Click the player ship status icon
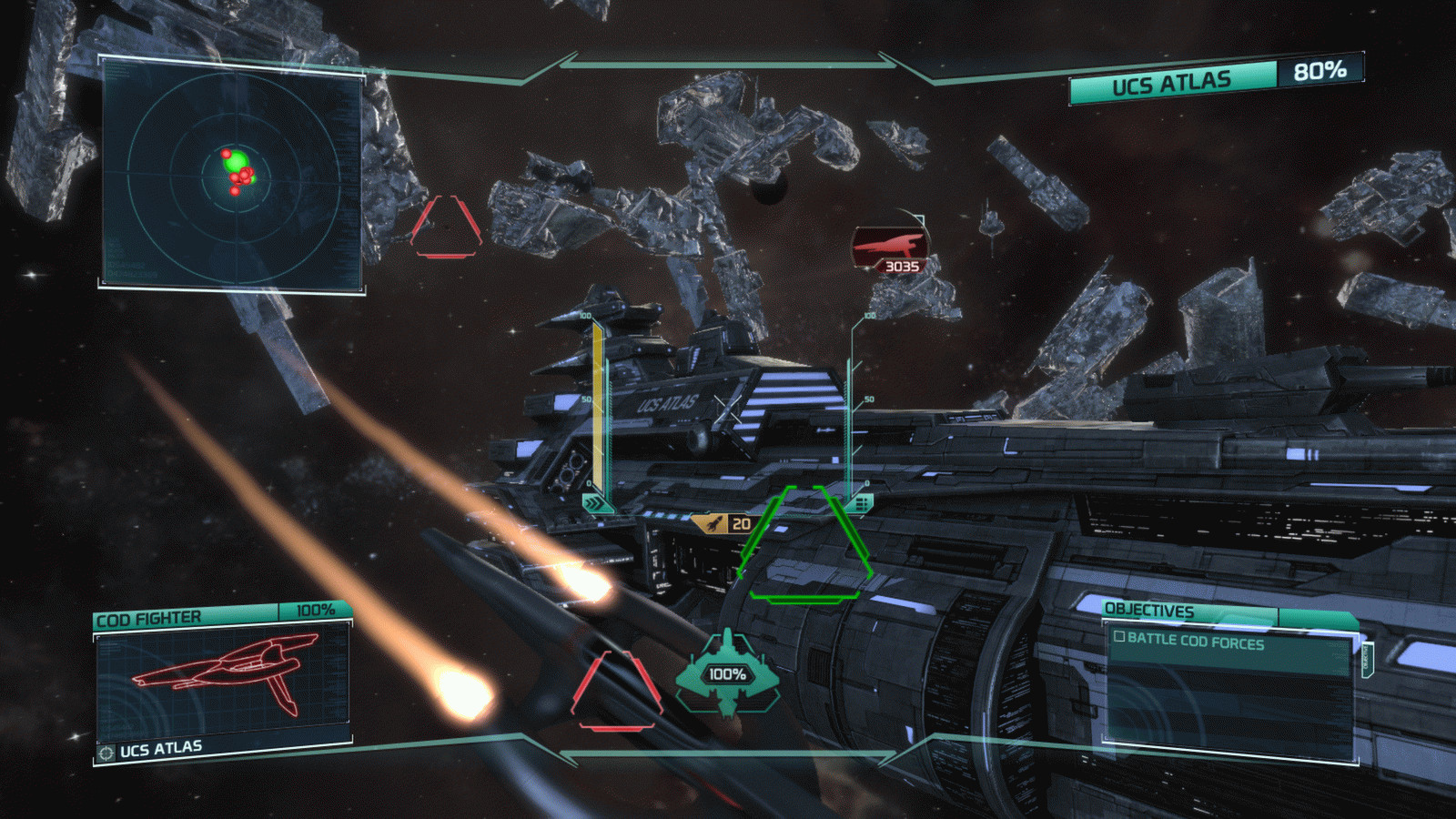Screen dimensions: 1456x819 (x=727, y=672)
